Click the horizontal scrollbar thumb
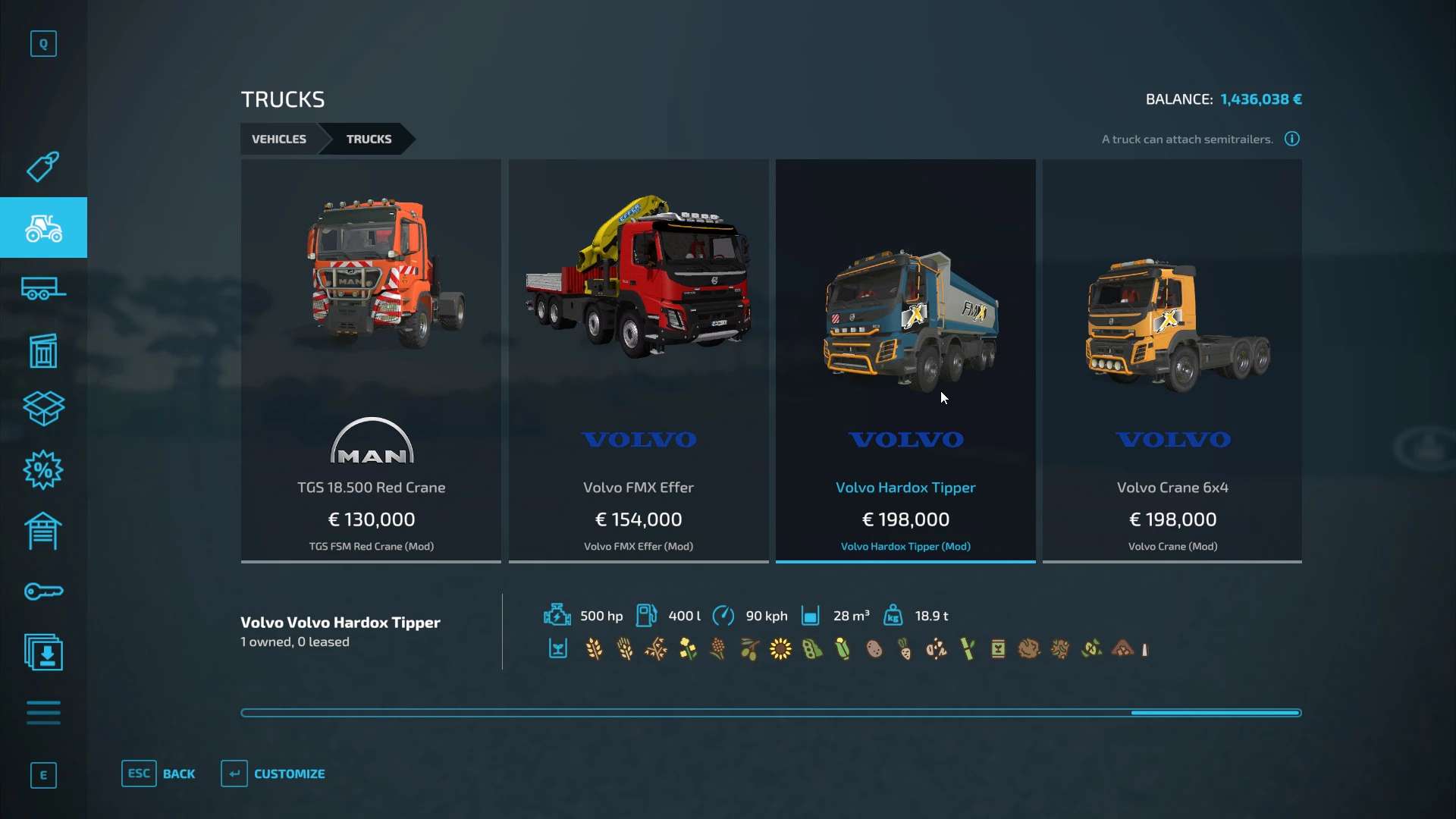 (1215, 713)
